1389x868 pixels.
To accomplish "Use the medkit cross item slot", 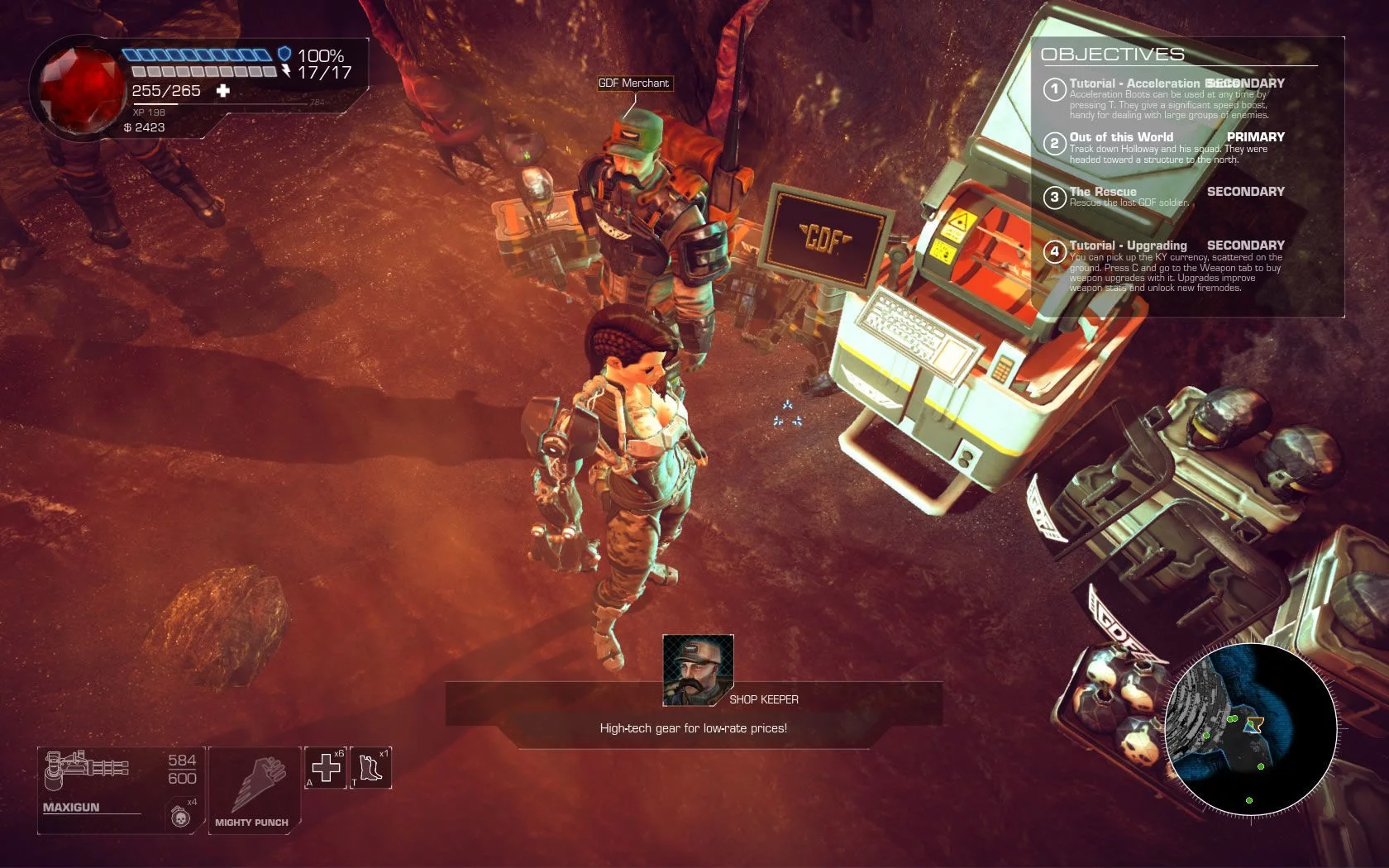I will [x=326, y=768].
